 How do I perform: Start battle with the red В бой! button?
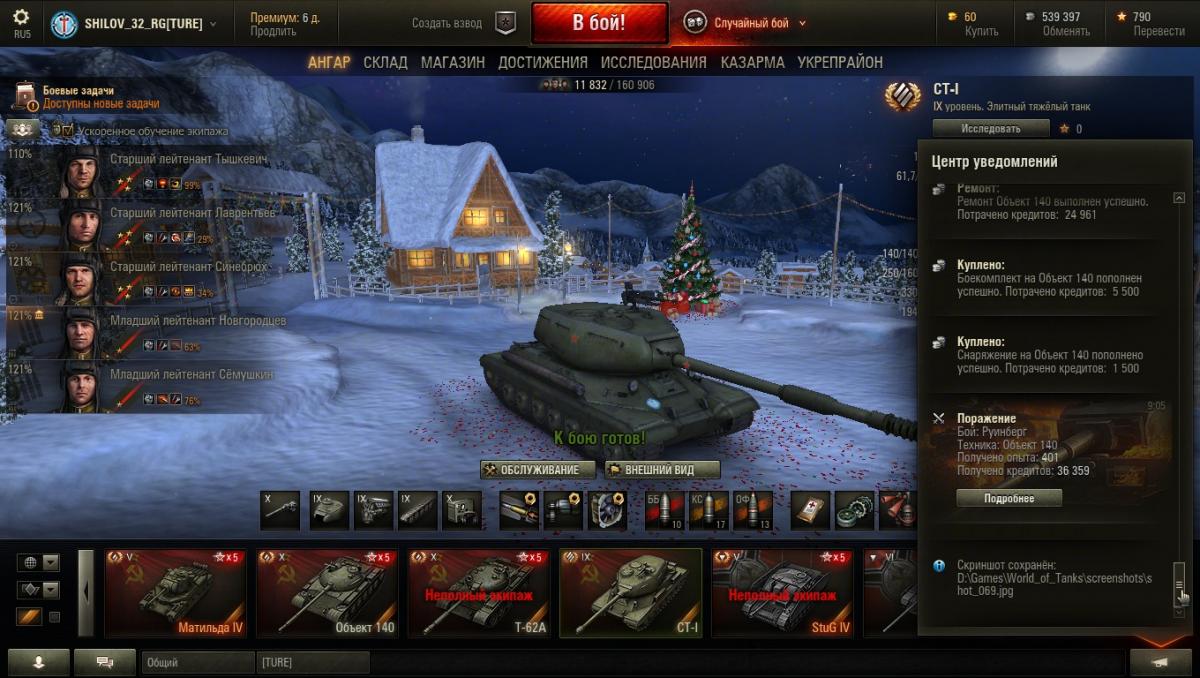click(599, 23)
